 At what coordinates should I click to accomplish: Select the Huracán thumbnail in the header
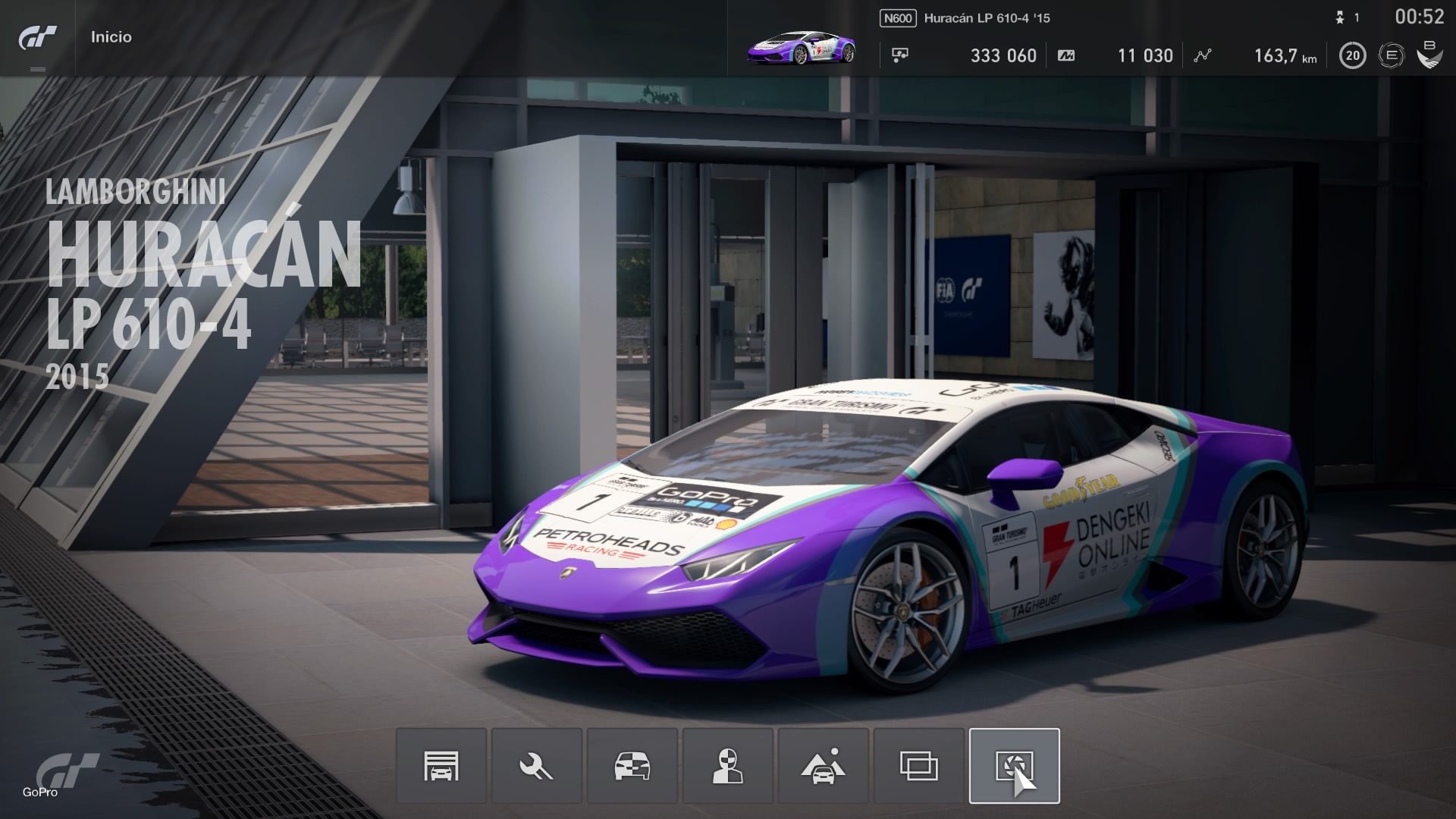pos(801,47)
